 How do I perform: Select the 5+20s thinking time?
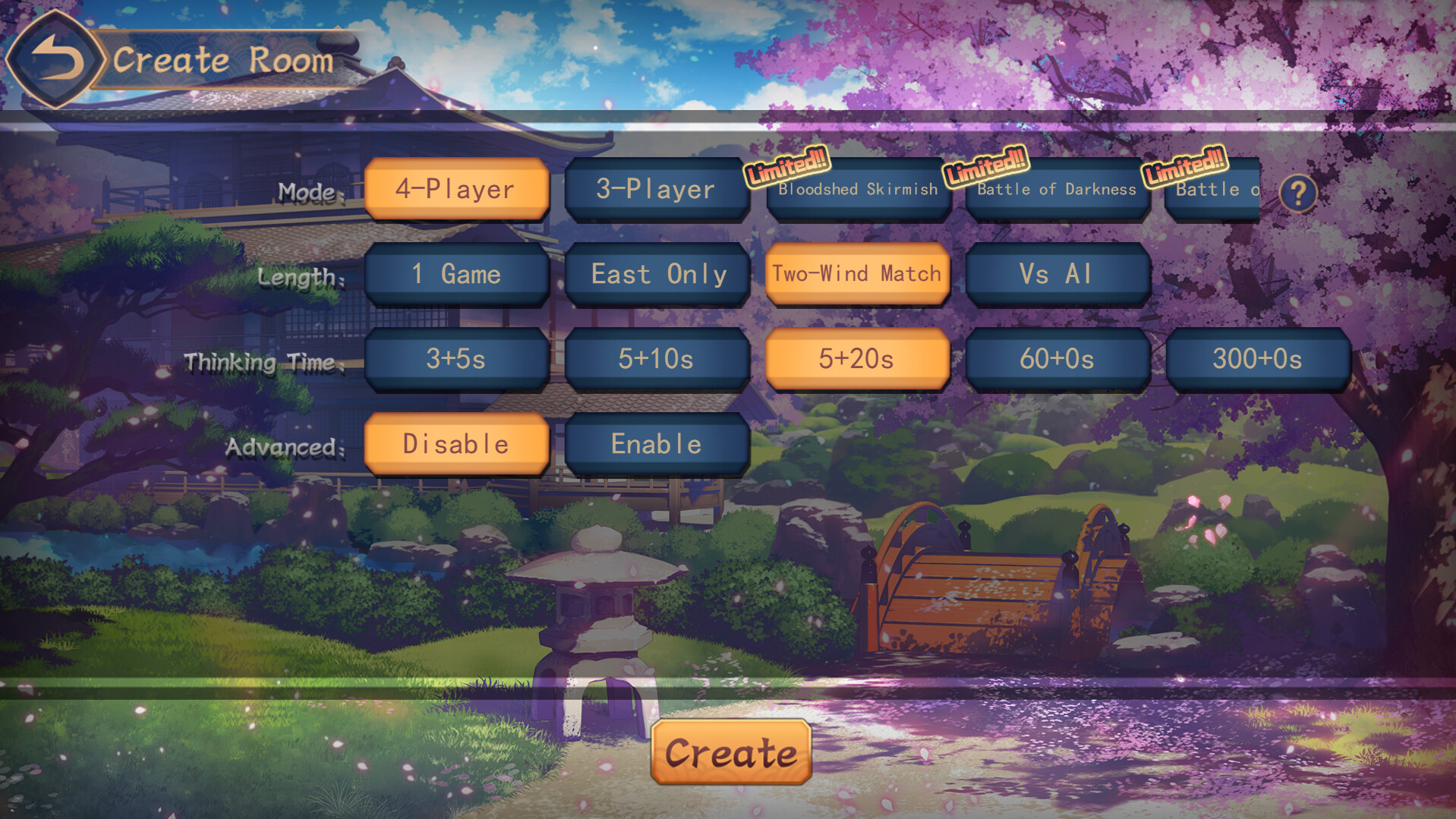856,359
